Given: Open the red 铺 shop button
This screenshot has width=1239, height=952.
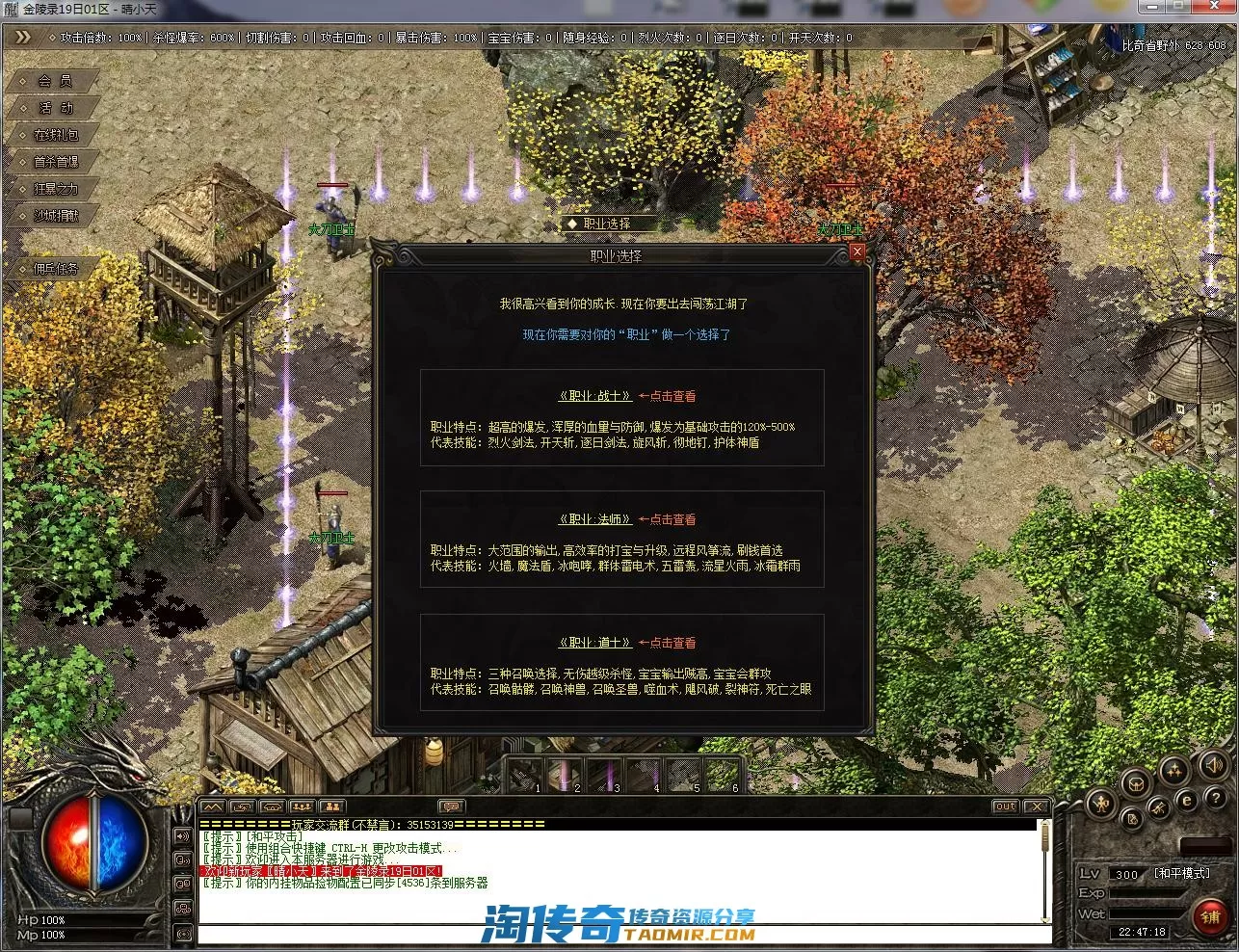Looking at the screenshot, I should coord(1210,916).
